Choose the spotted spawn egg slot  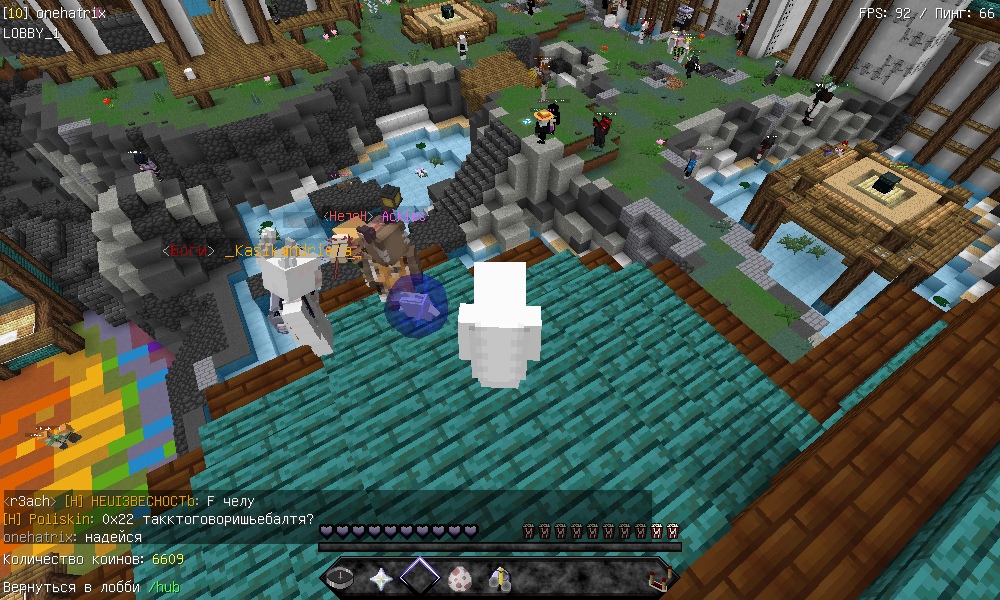[460, 578]
